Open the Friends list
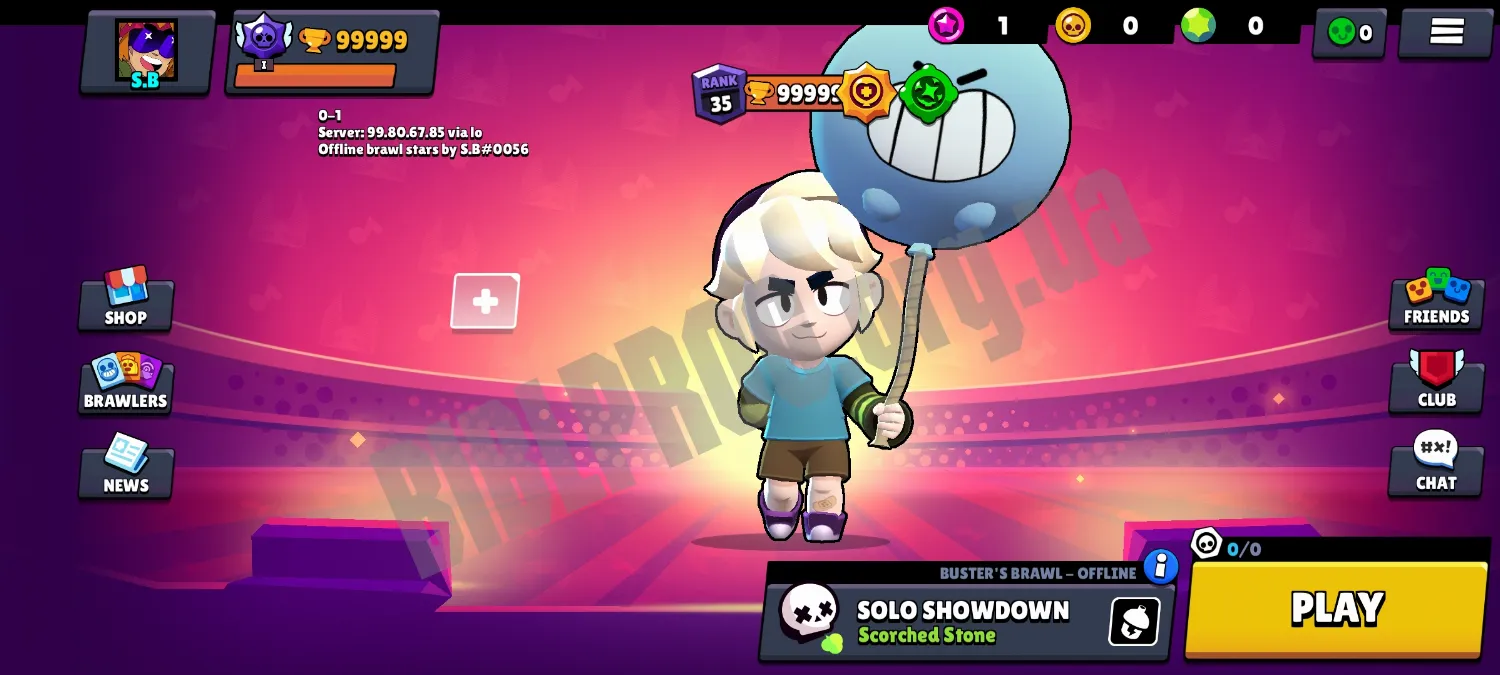Screen dimensions: 1500x675 click(1436, 299)
